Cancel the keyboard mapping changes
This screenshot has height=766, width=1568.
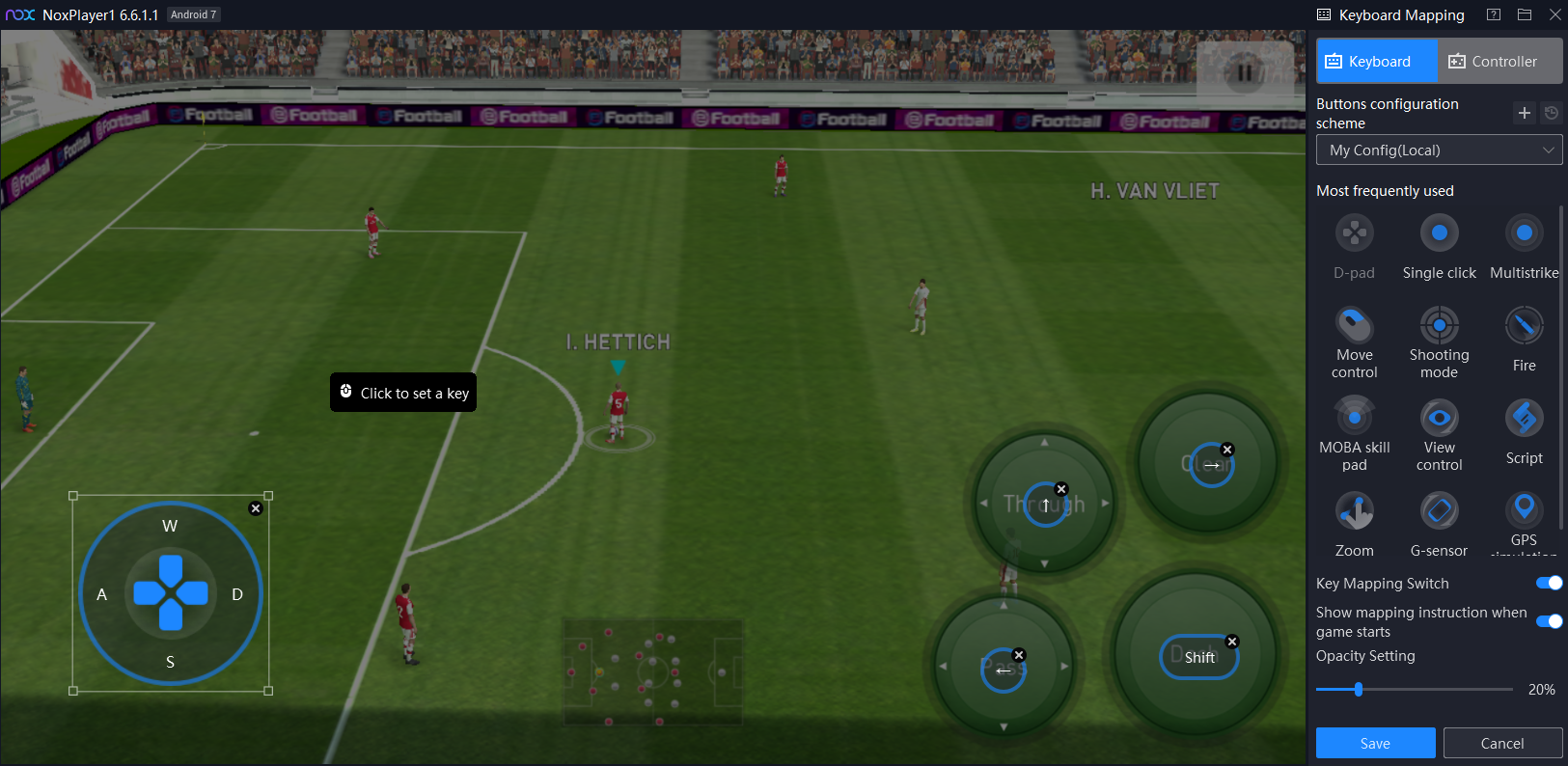point(1501,743)
